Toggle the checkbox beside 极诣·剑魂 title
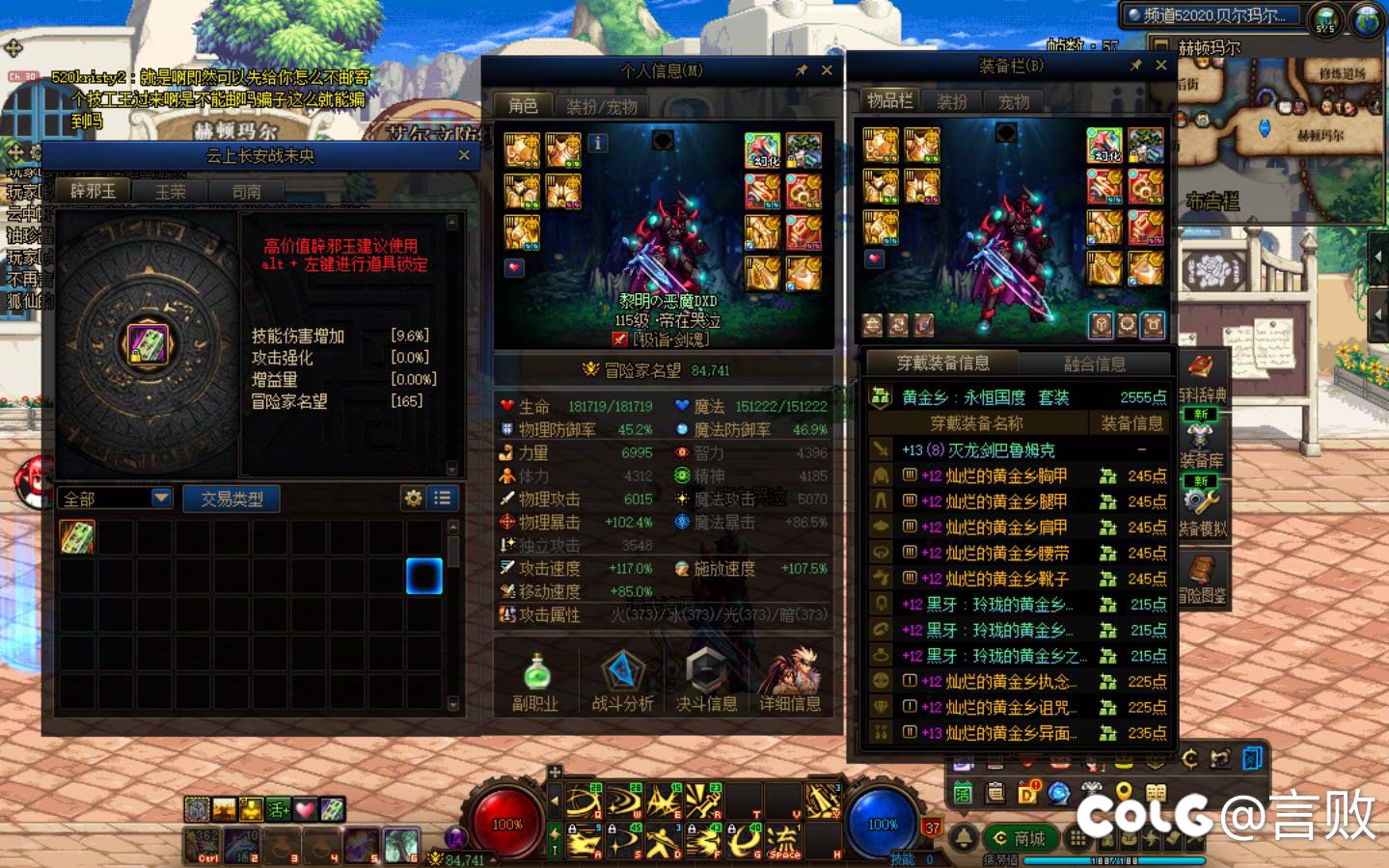 coord(620,339)
